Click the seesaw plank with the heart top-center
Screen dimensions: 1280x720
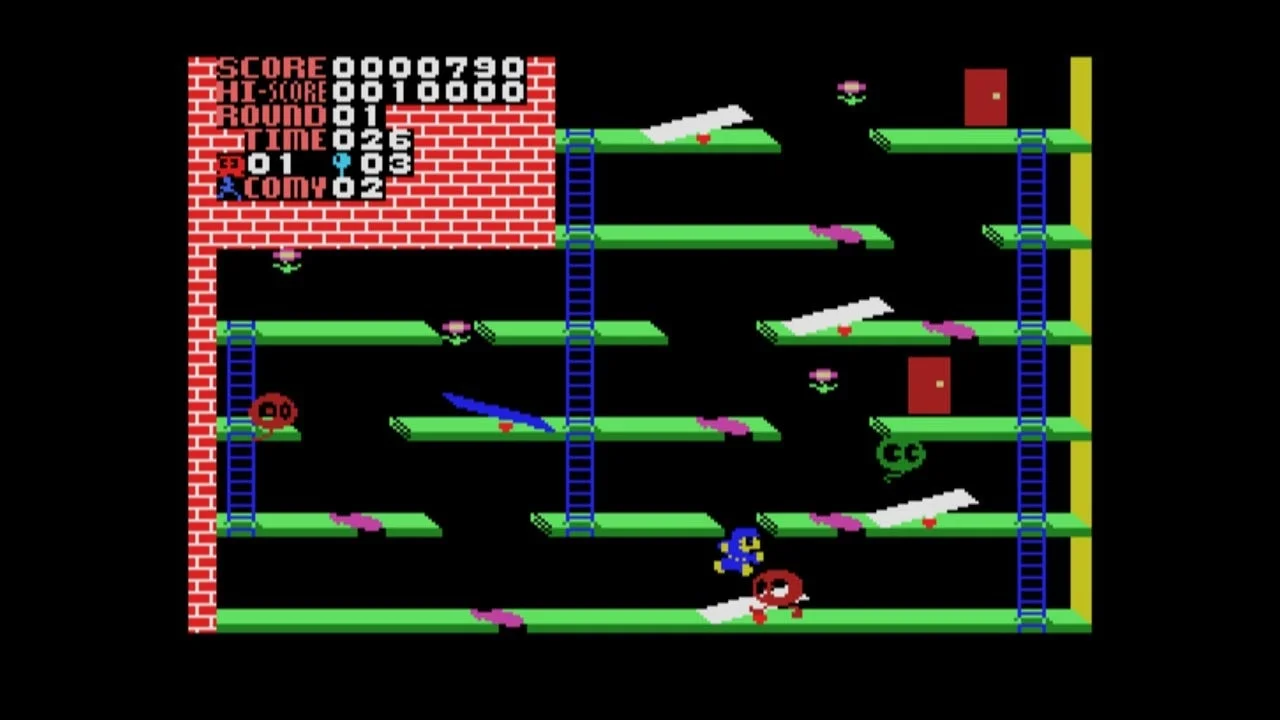700,120
